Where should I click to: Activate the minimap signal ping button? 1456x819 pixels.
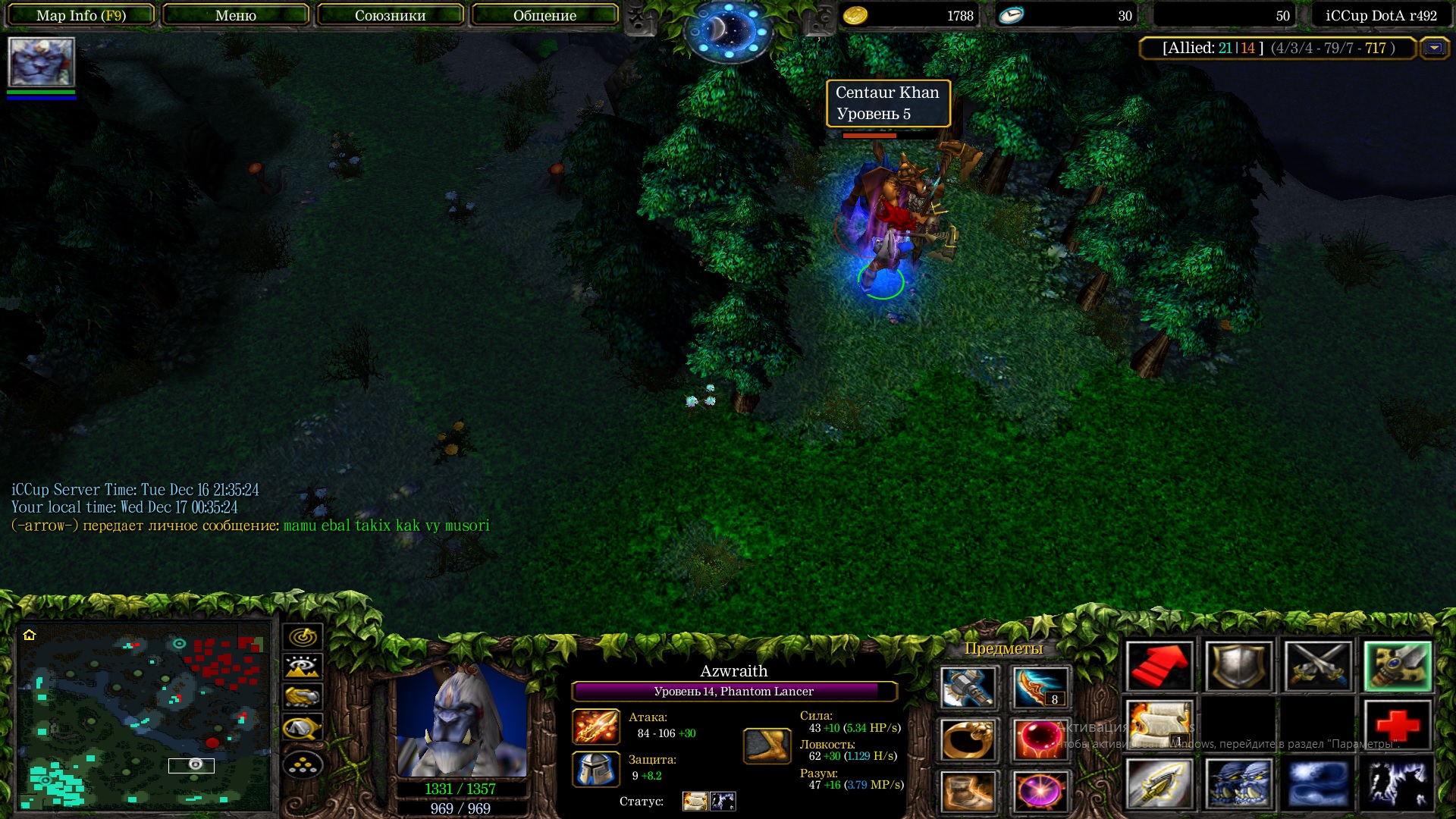303,637
